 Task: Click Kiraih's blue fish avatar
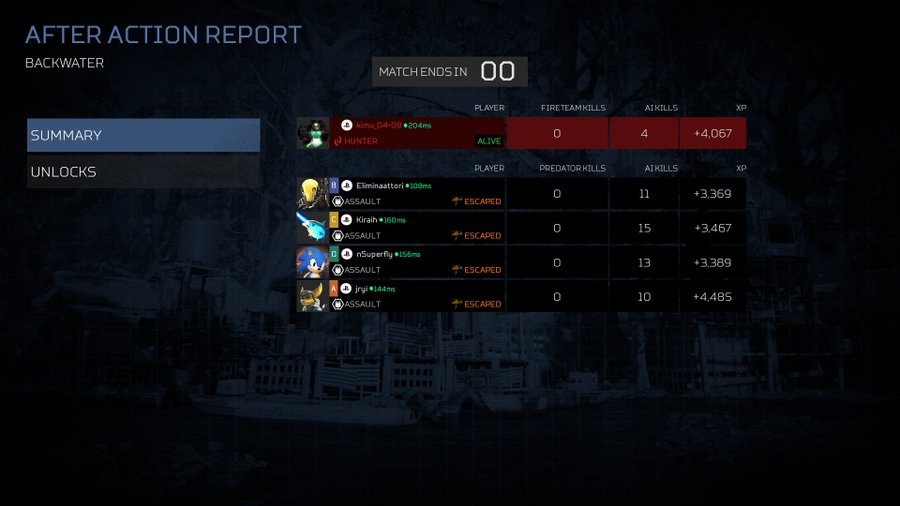(312, 228)
